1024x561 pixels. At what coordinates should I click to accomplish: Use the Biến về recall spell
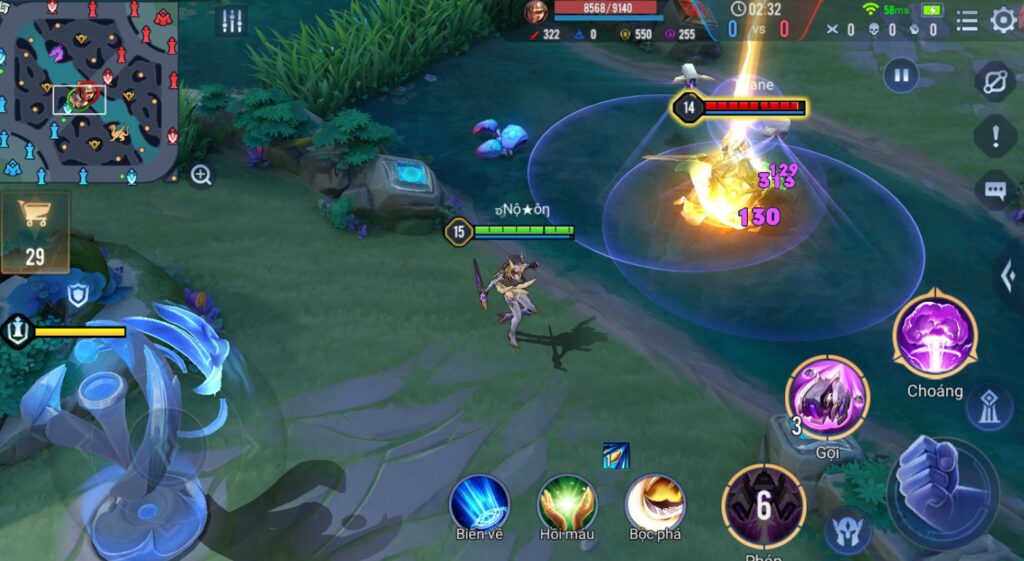(479, 502)
